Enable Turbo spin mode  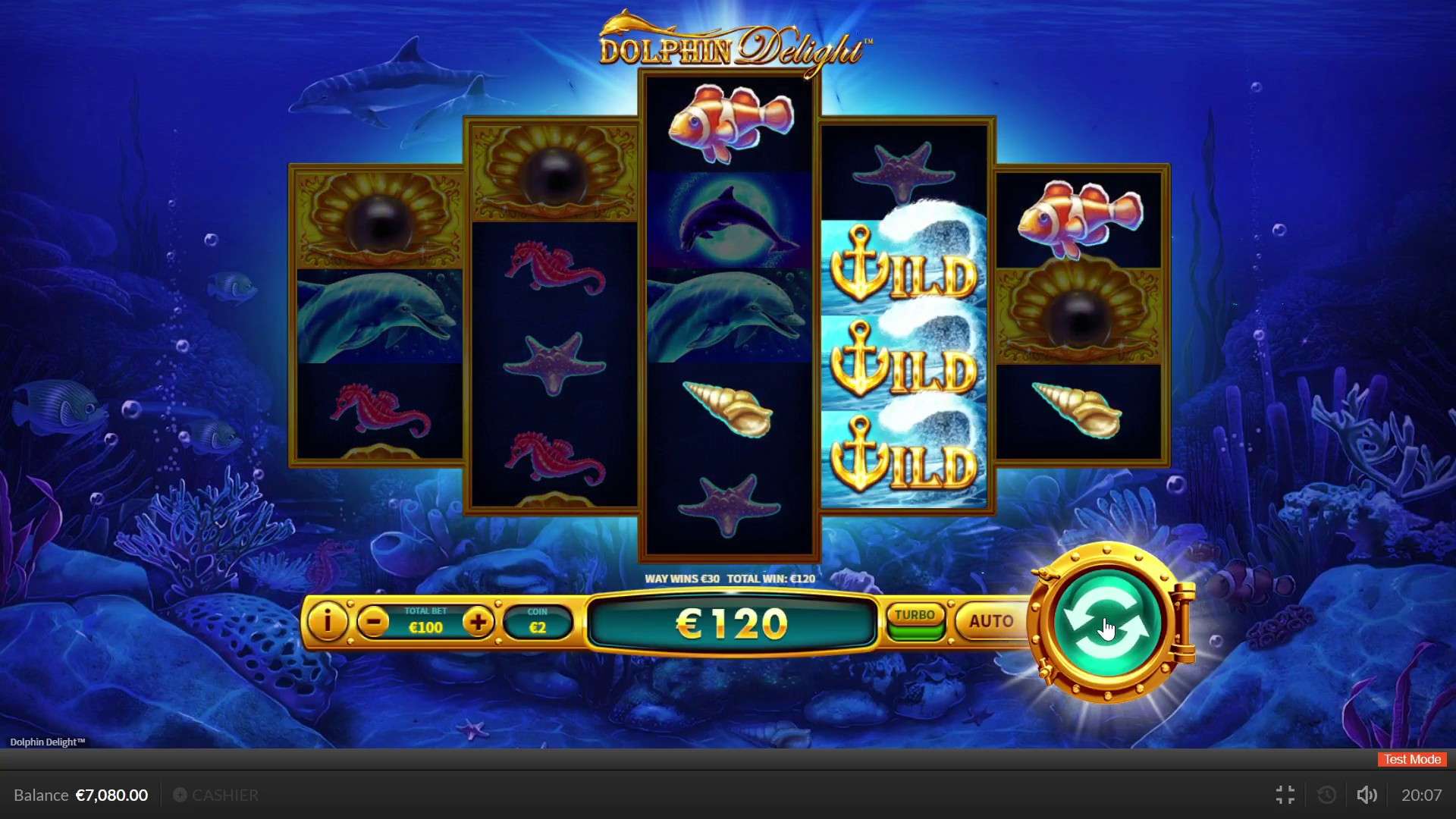pyautogui.click(x=914, y=617)
